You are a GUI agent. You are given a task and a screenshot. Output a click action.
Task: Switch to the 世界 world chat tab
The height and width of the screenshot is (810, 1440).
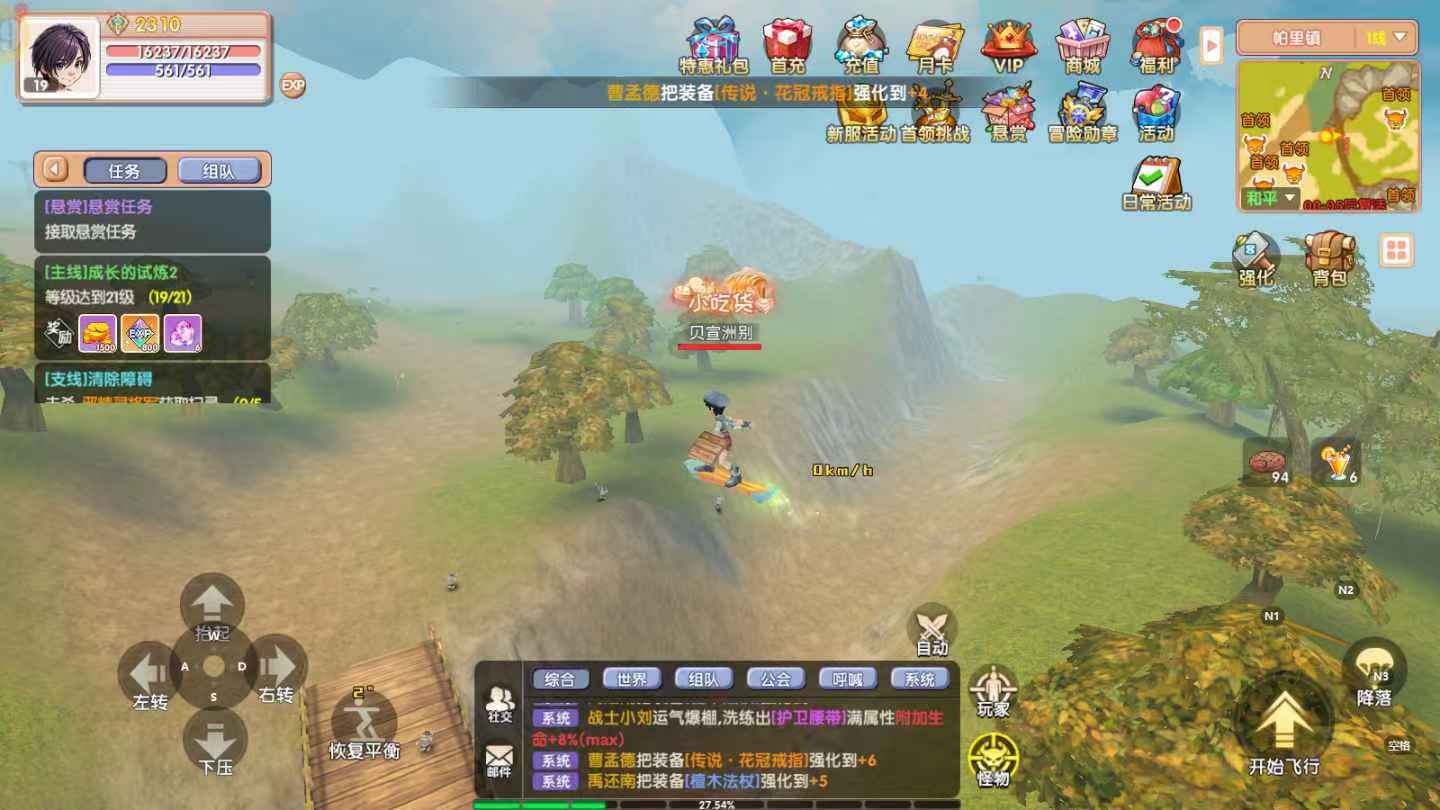point(631,678)
